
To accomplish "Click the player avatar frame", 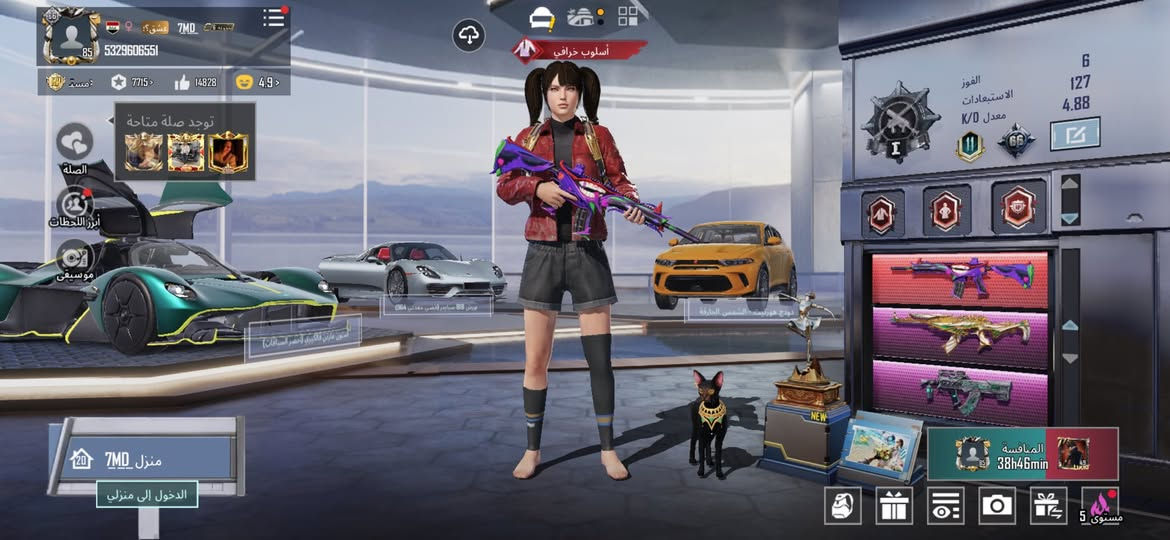I will tap(70, 36).
